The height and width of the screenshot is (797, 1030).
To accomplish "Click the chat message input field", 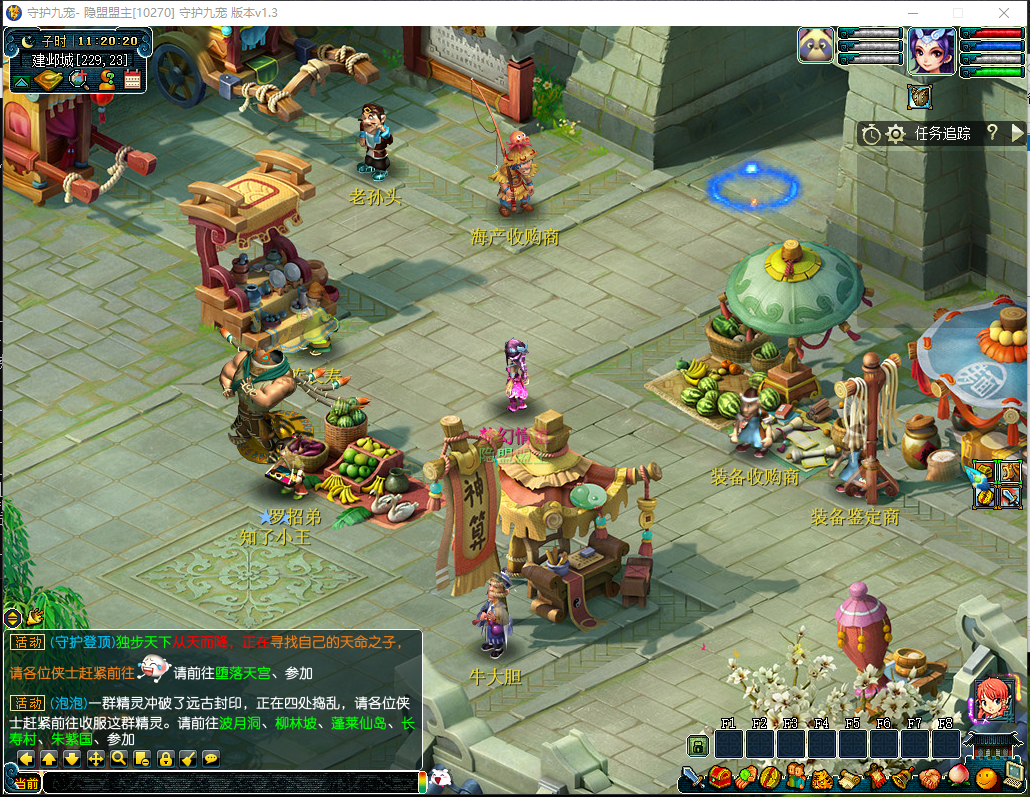I will [230, 783].
